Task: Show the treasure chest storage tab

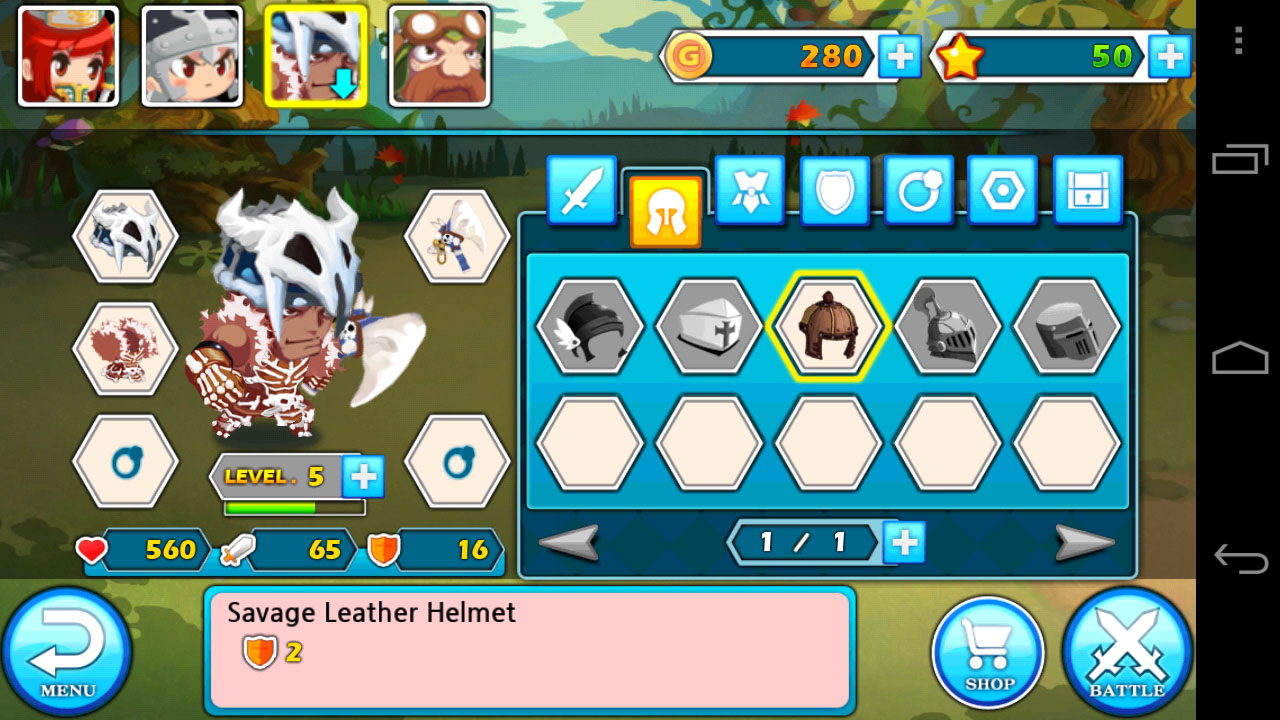Action: click(1087, 190)
